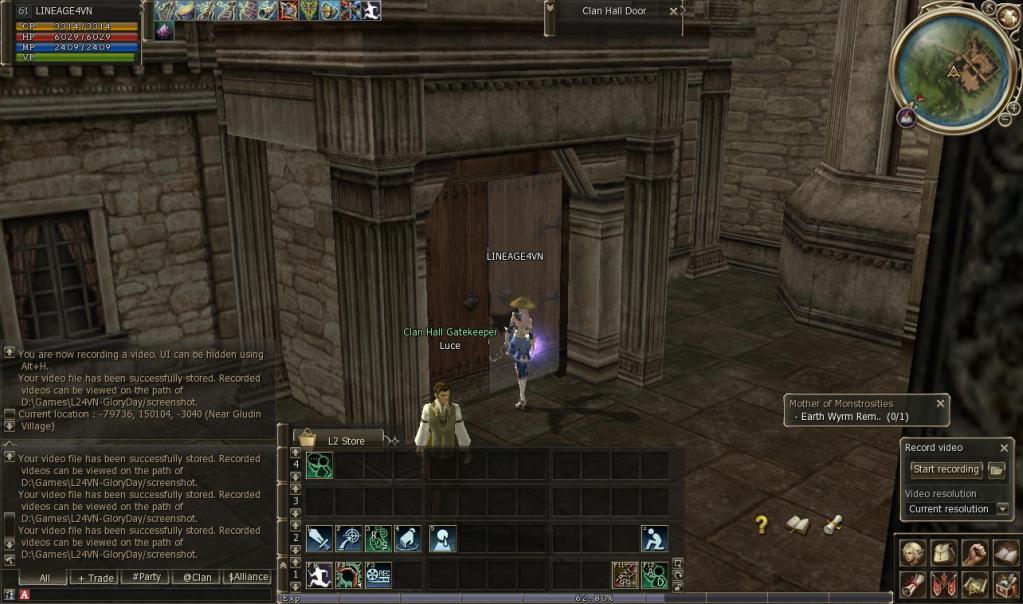Close the Mother of Monstrosities quest tracker
Image resolution: width=1023 pixels, height=604 pixels.
(940, 403)
